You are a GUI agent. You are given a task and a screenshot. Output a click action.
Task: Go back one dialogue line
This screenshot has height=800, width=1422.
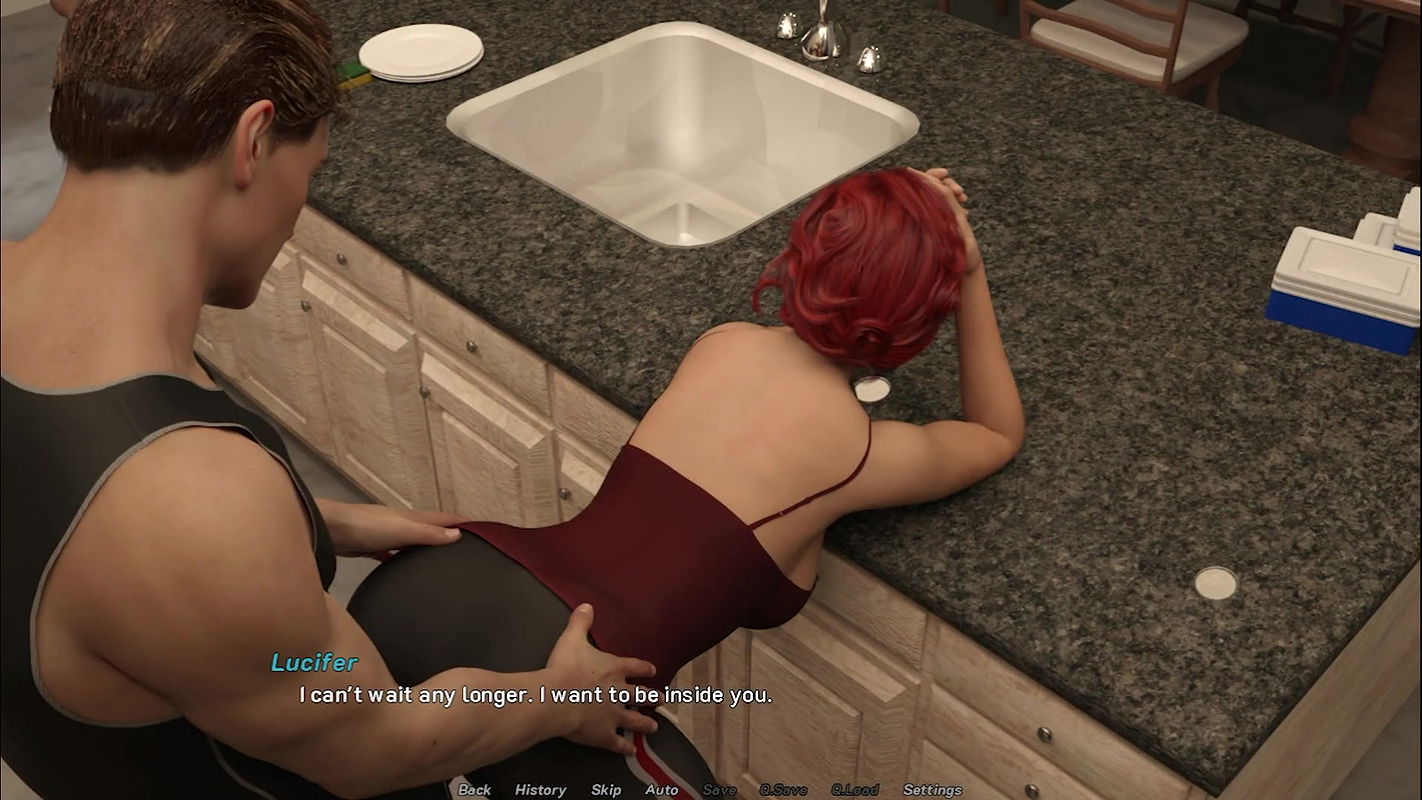click(474, 790)
